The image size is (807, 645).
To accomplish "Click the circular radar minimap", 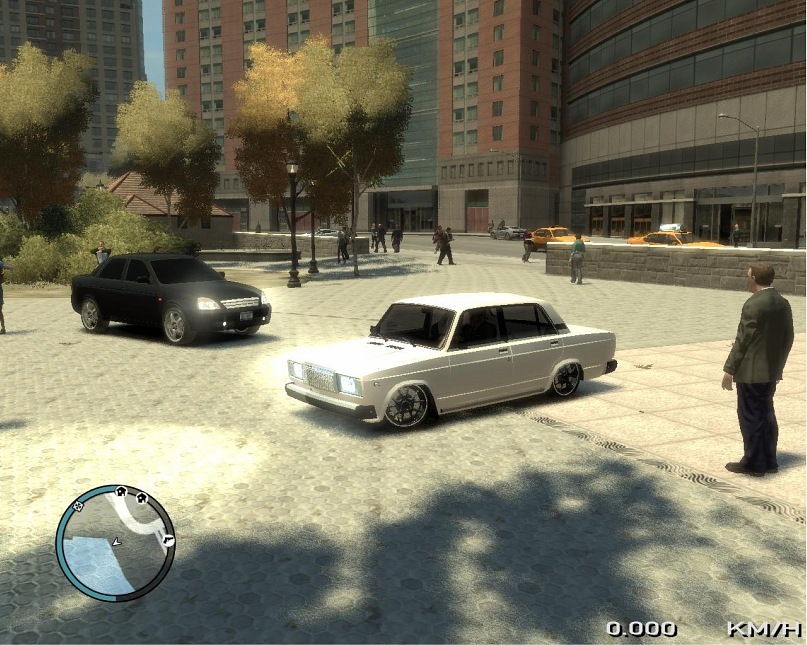I will (x=115, y=543).
